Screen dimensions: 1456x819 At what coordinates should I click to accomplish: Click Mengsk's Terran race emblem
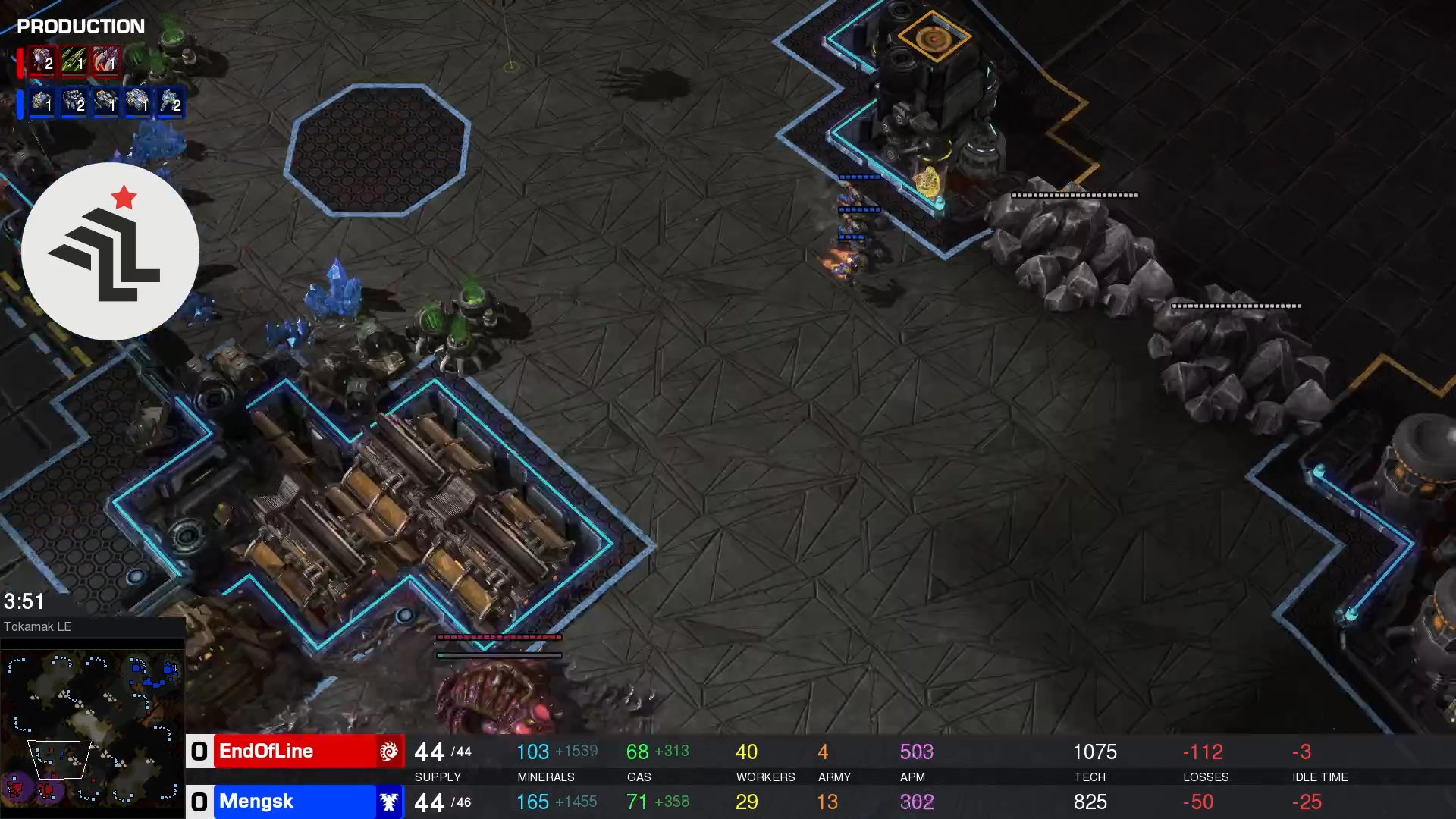(389, 802)
